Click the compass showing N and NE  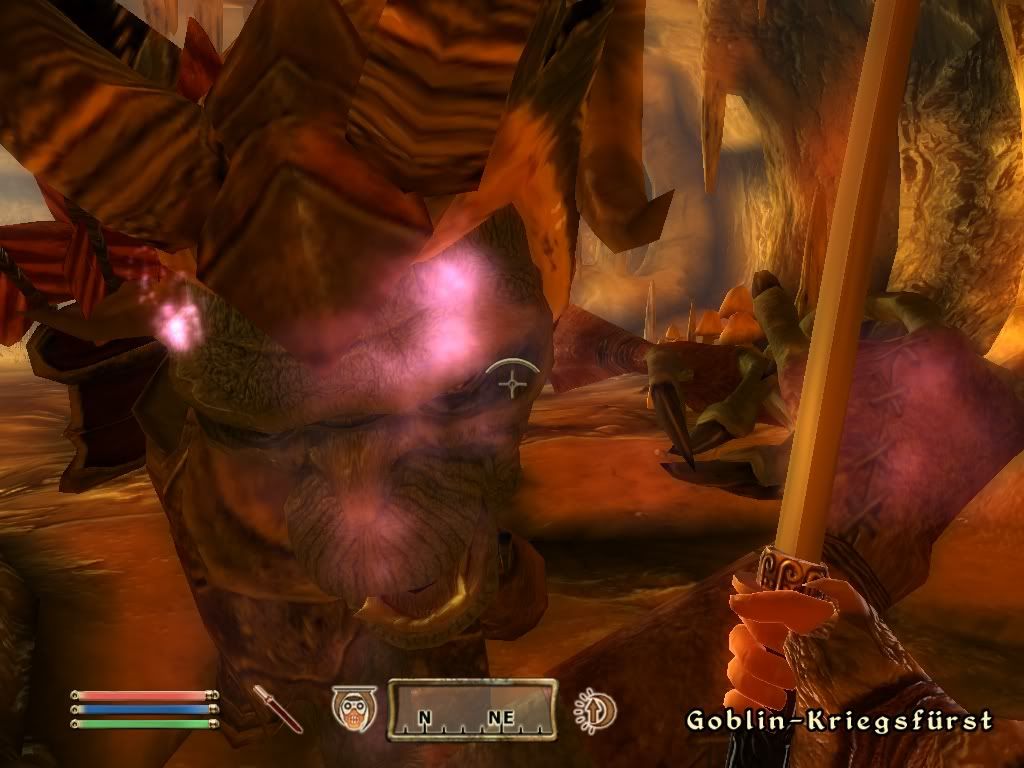(x=472, y=710)
